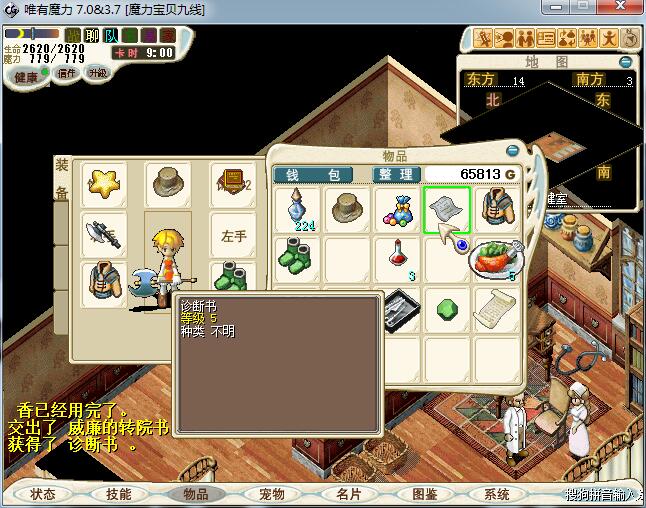This screenshot has width=646, height=508.
Task: Select the red potion item slot
Action: click(x=397, y=259)
